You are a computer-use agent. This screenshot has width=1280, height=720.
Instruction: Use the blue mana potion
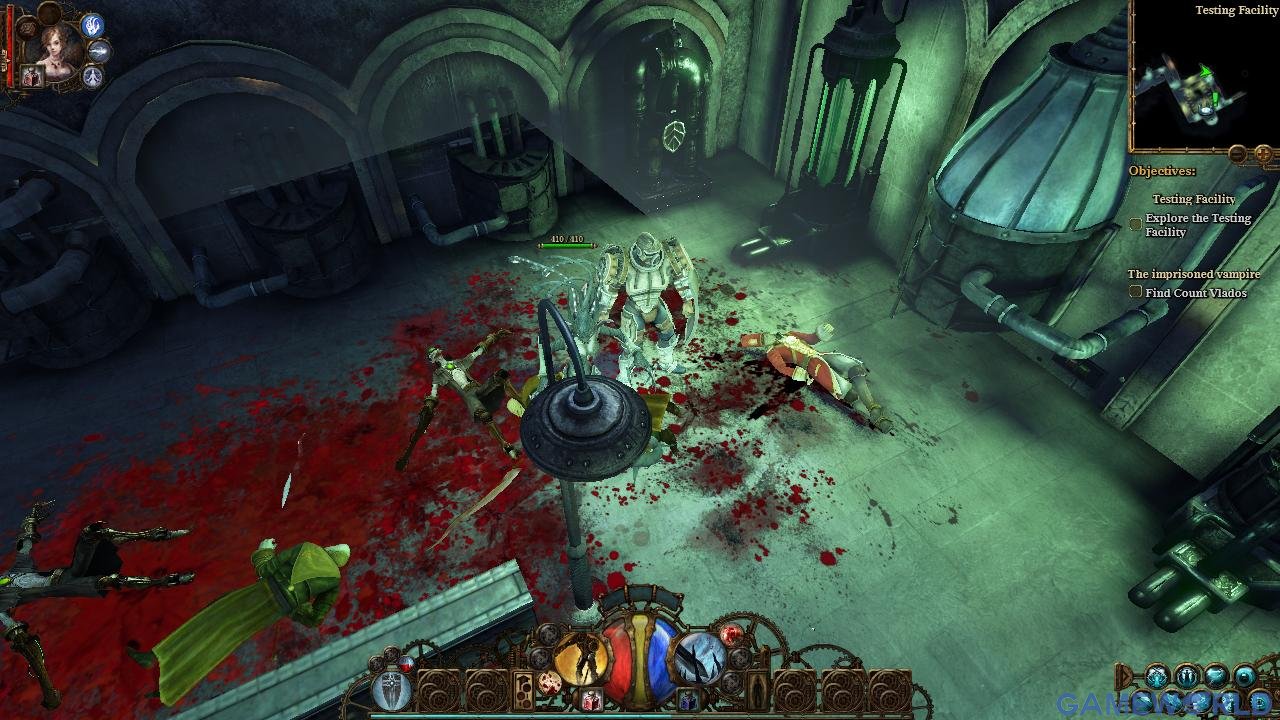[x=688, y=700]
